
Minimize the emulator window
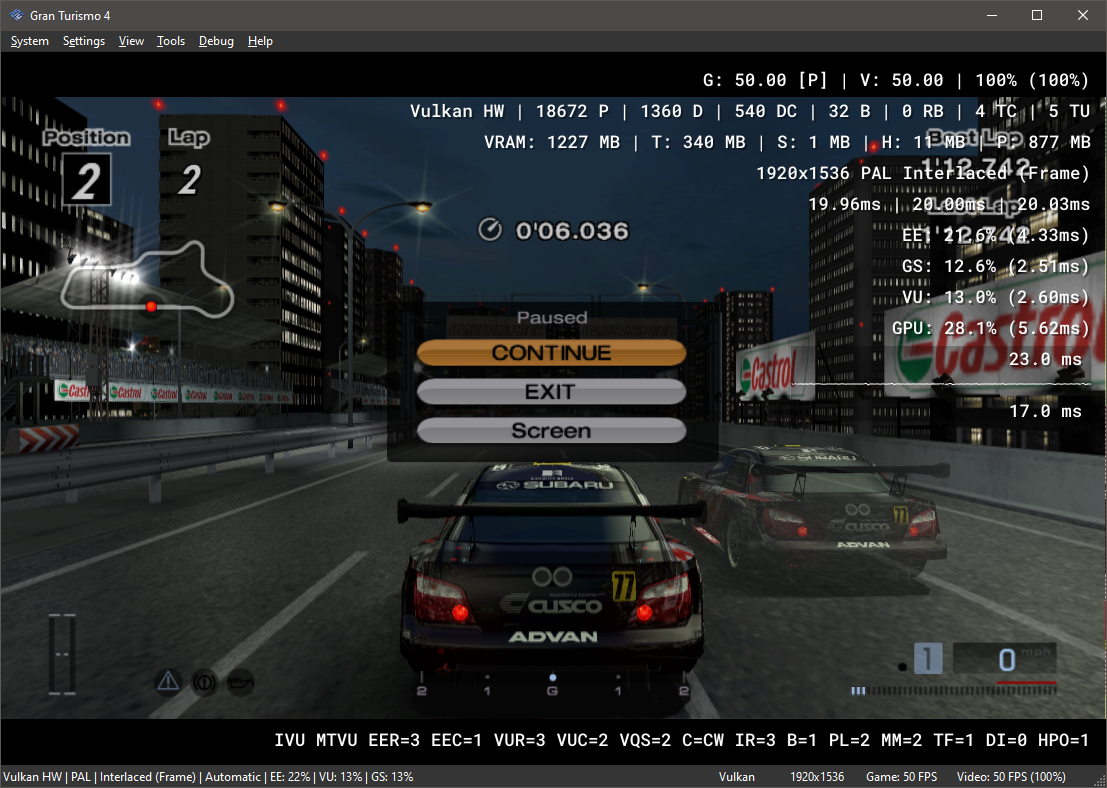pos(991,15)
